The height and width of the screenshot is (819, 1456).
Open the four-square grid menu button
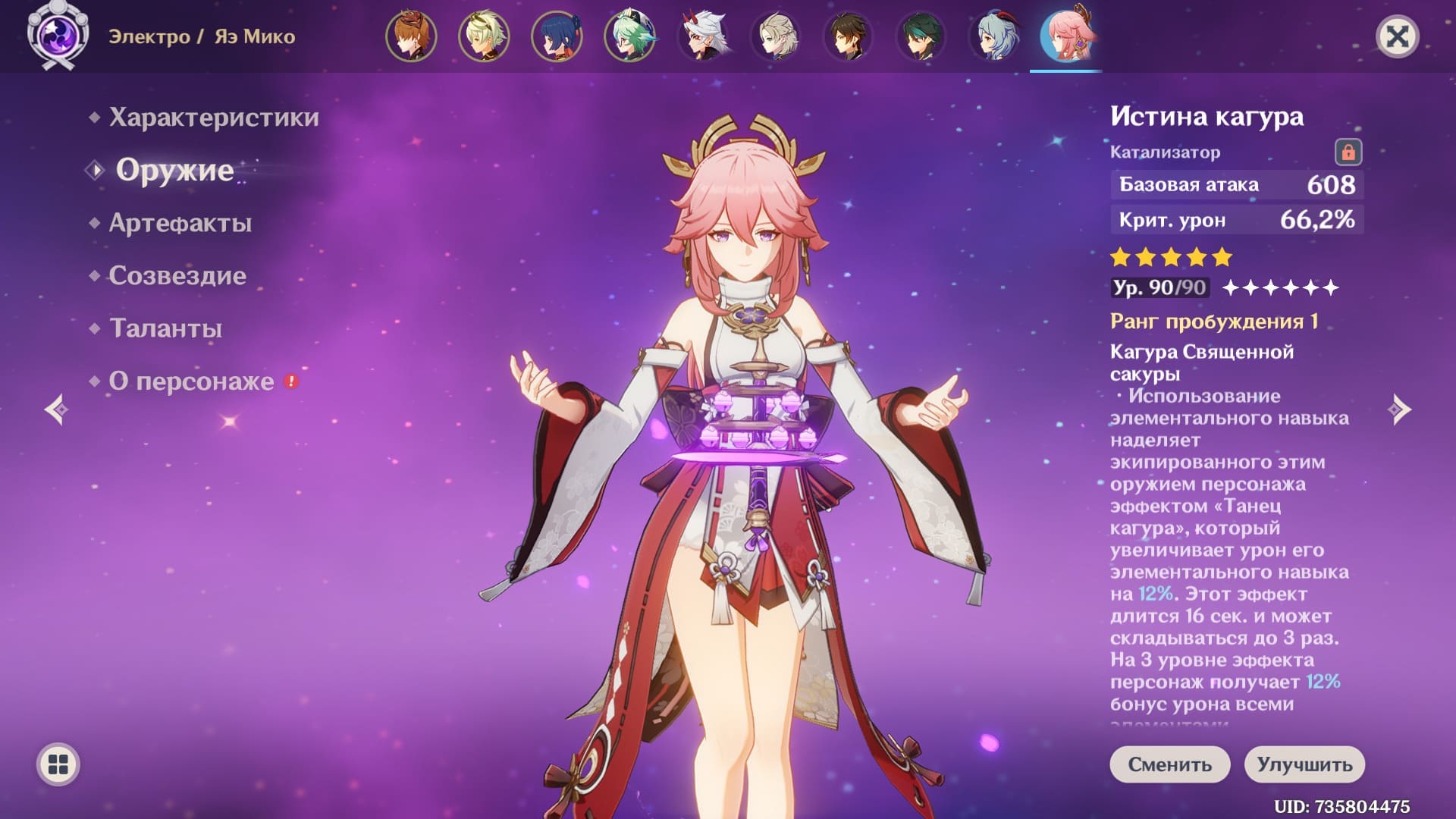click(x=58, y=764)
